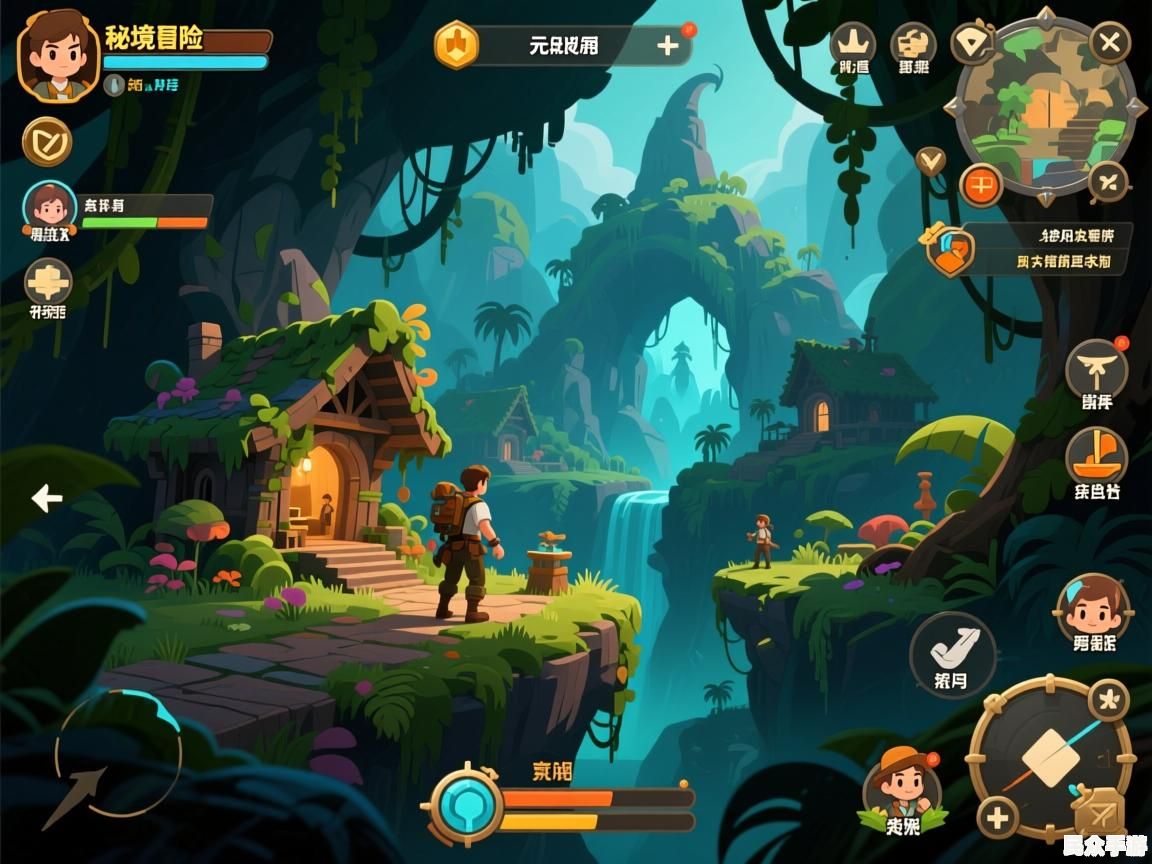Click the orange sailboat icon
This screenshot has width=1152, height=864.
pyautogui.click(x=1097, y=456)
